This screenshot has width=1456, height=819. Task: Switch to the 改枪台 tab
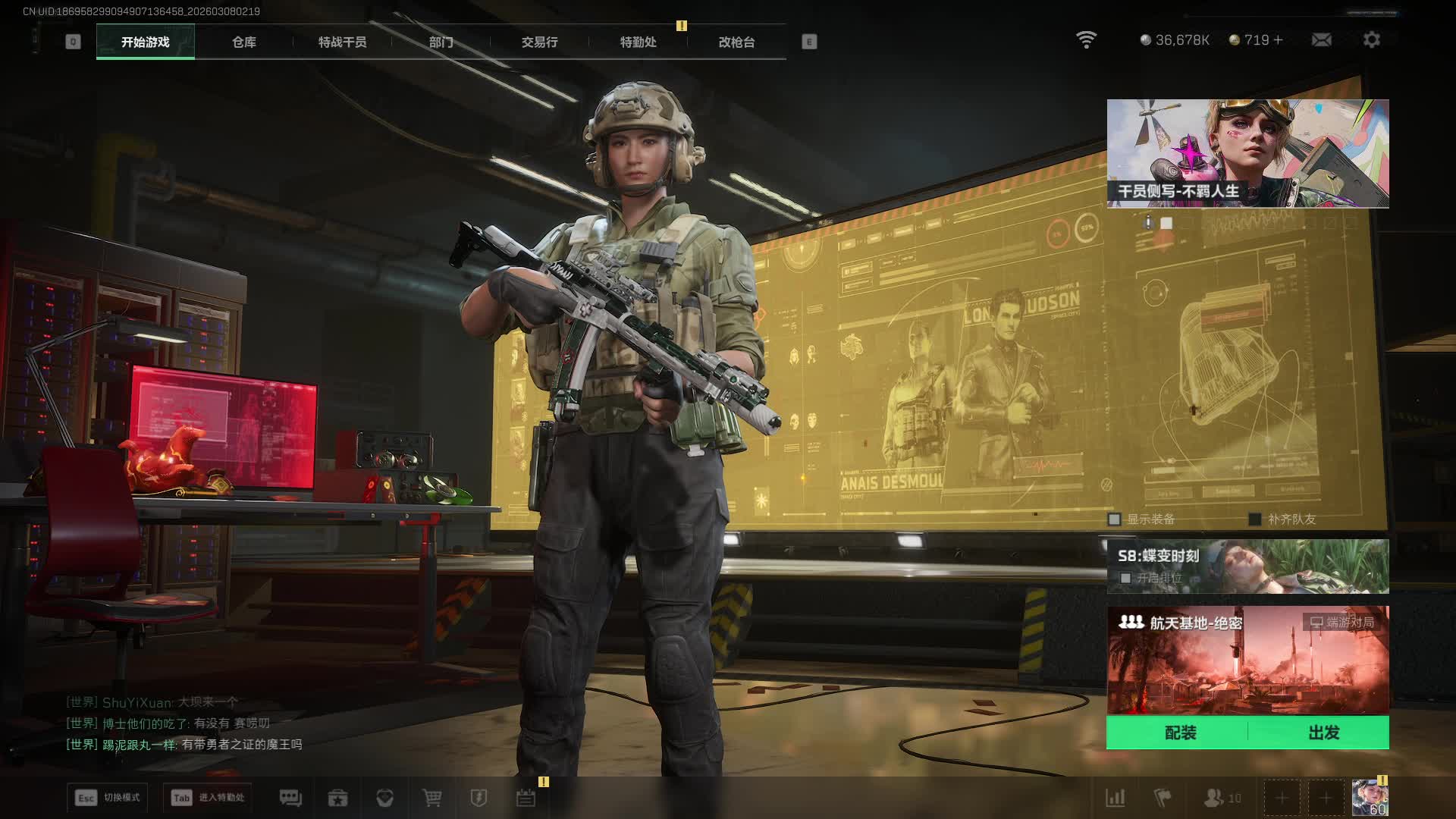pyautogui.click(x=736, y=42)
